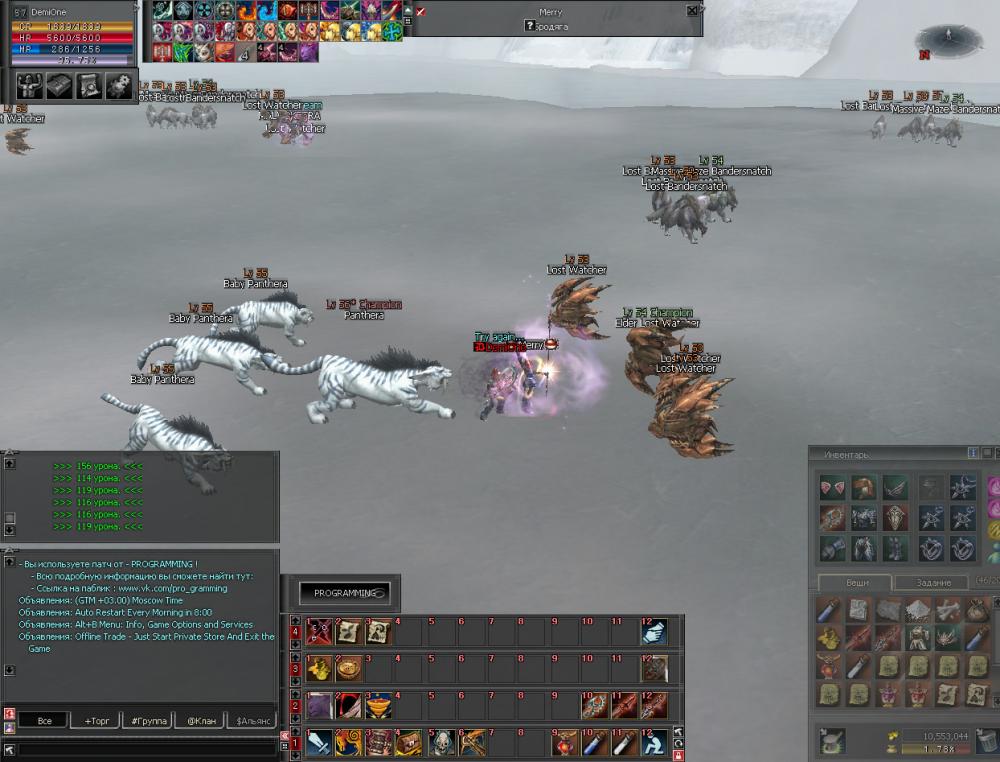Activate the treasure chest hotbar icon
This screenshot has height=762, width=1000.
407,743
